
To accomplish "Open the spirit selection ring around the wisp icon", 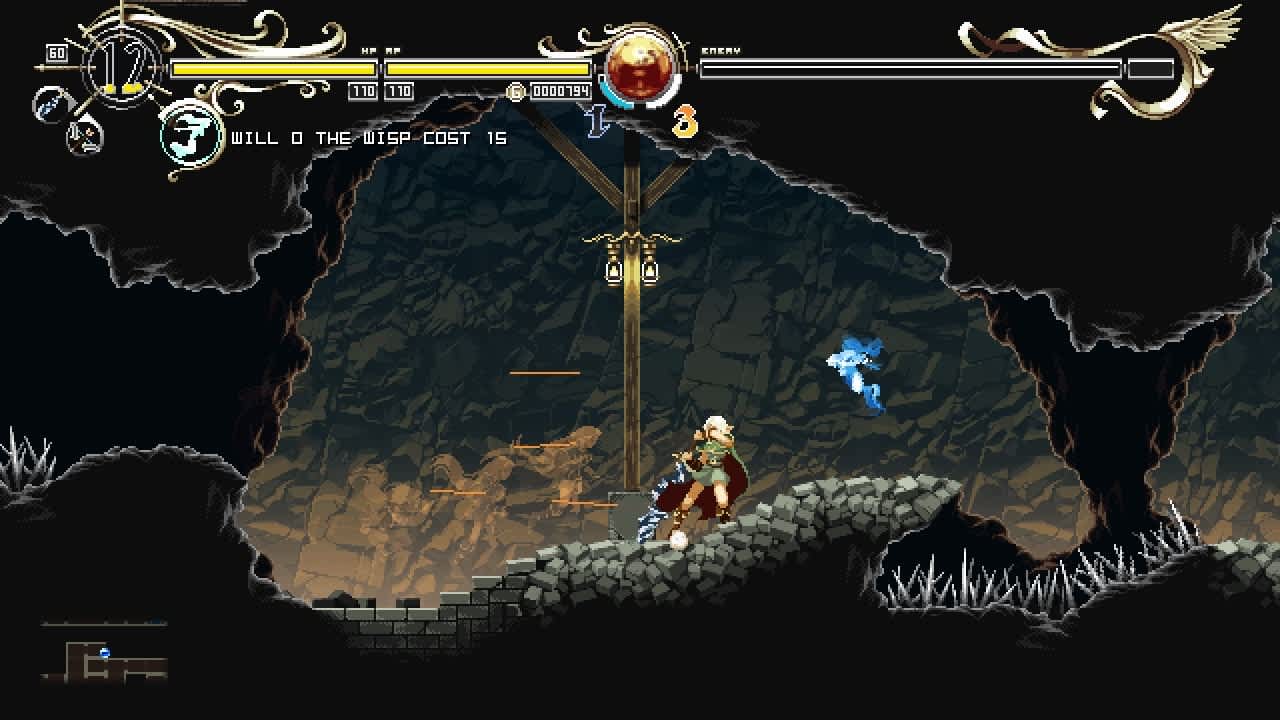I will coord(188,133).
